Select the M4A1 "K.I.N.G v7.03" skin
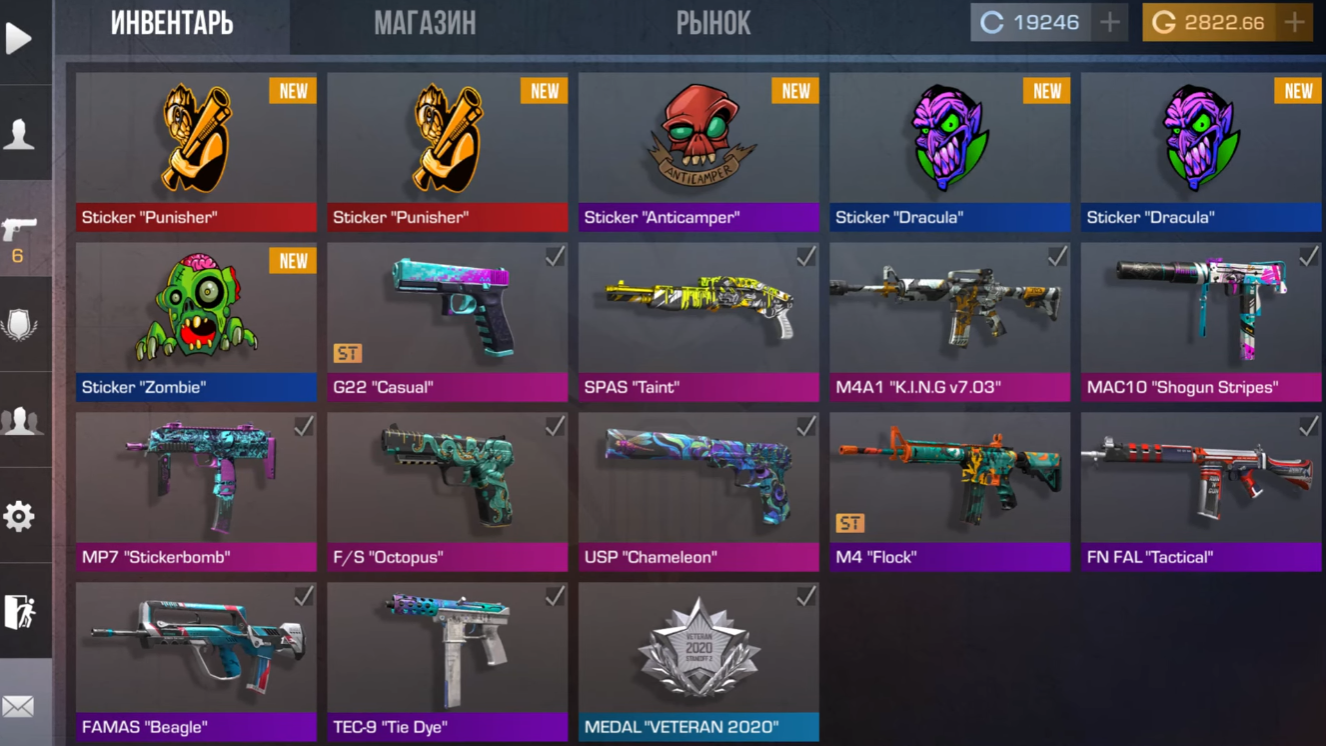The height and width of the screenshot is (746, 1326). tap(949, 320)
